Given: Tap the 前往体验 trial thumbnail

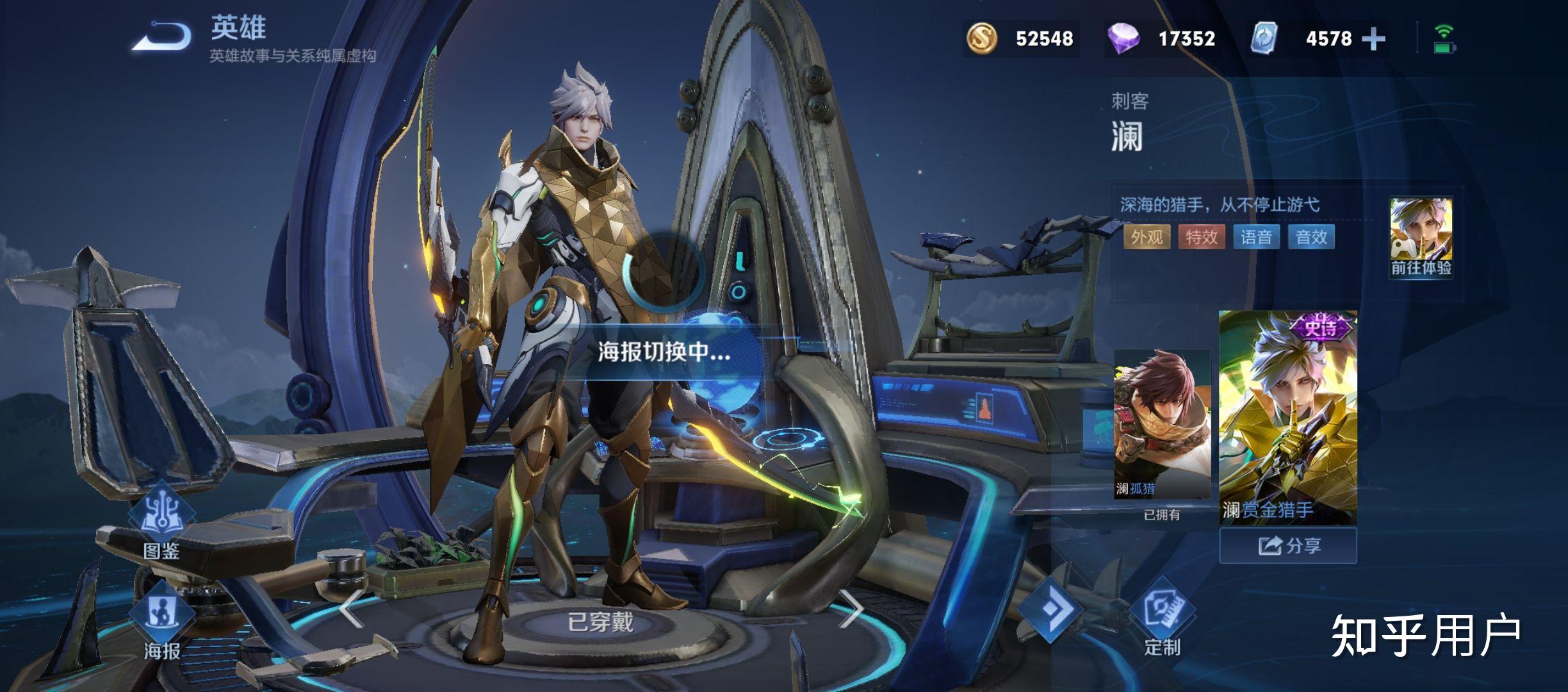Looking at the screenshot, I should [x=1421, y=238].
